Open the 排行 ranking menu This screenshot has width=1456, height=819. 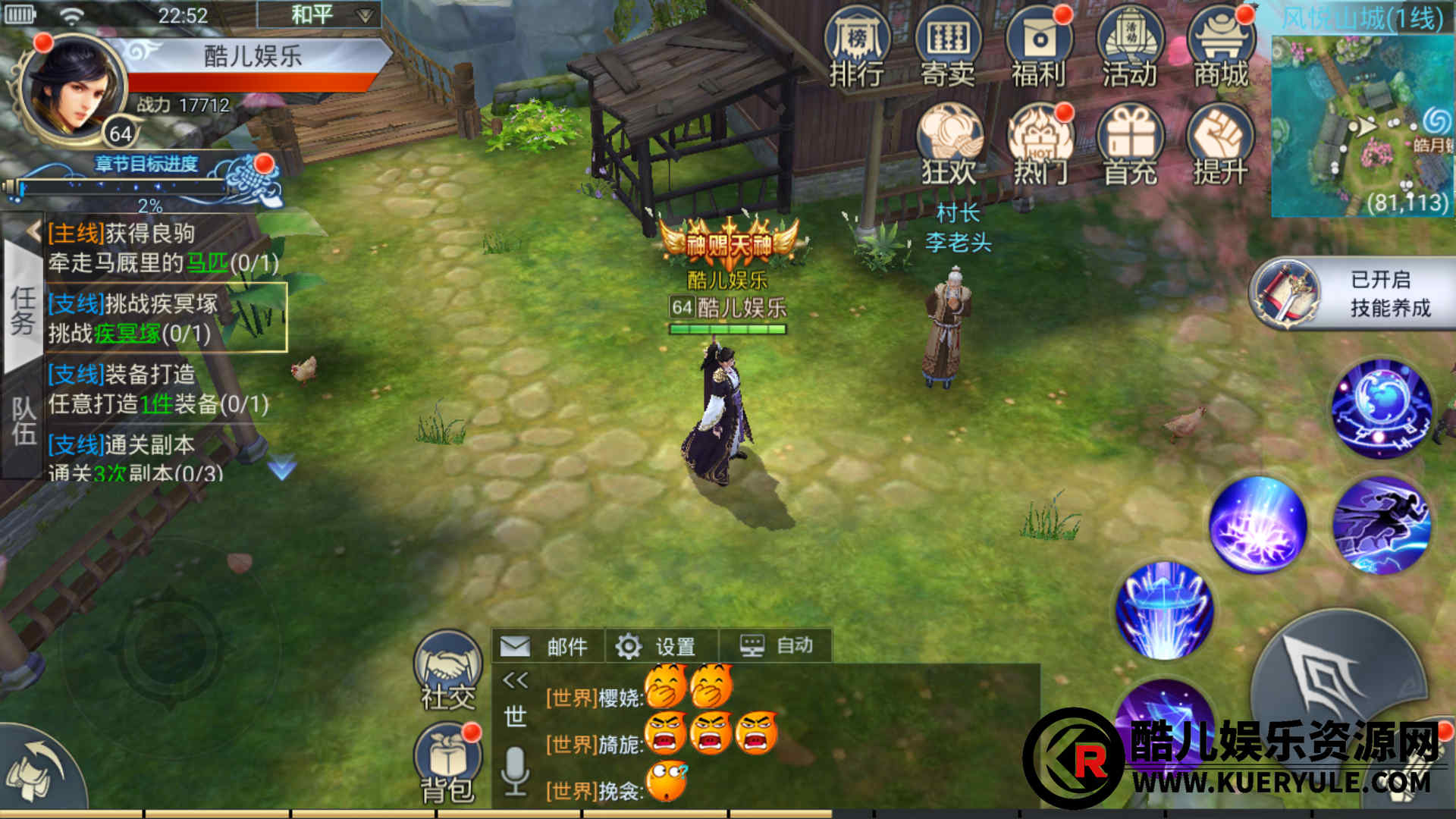point(857,47)
